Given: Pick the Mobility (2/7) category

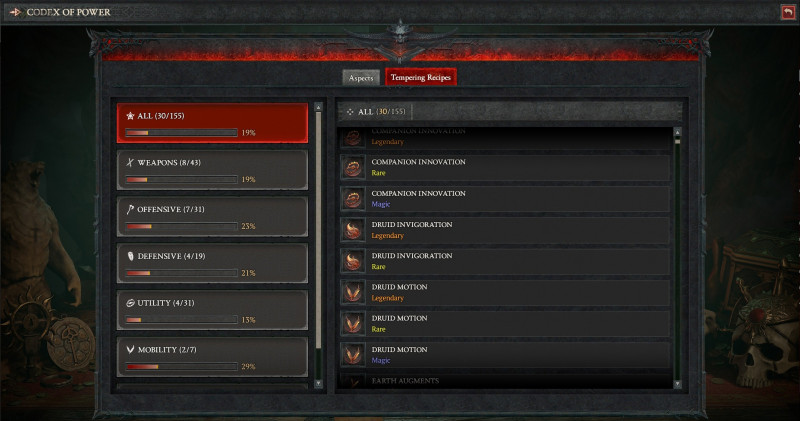Looking at the screenshot, I should [211, 357].
